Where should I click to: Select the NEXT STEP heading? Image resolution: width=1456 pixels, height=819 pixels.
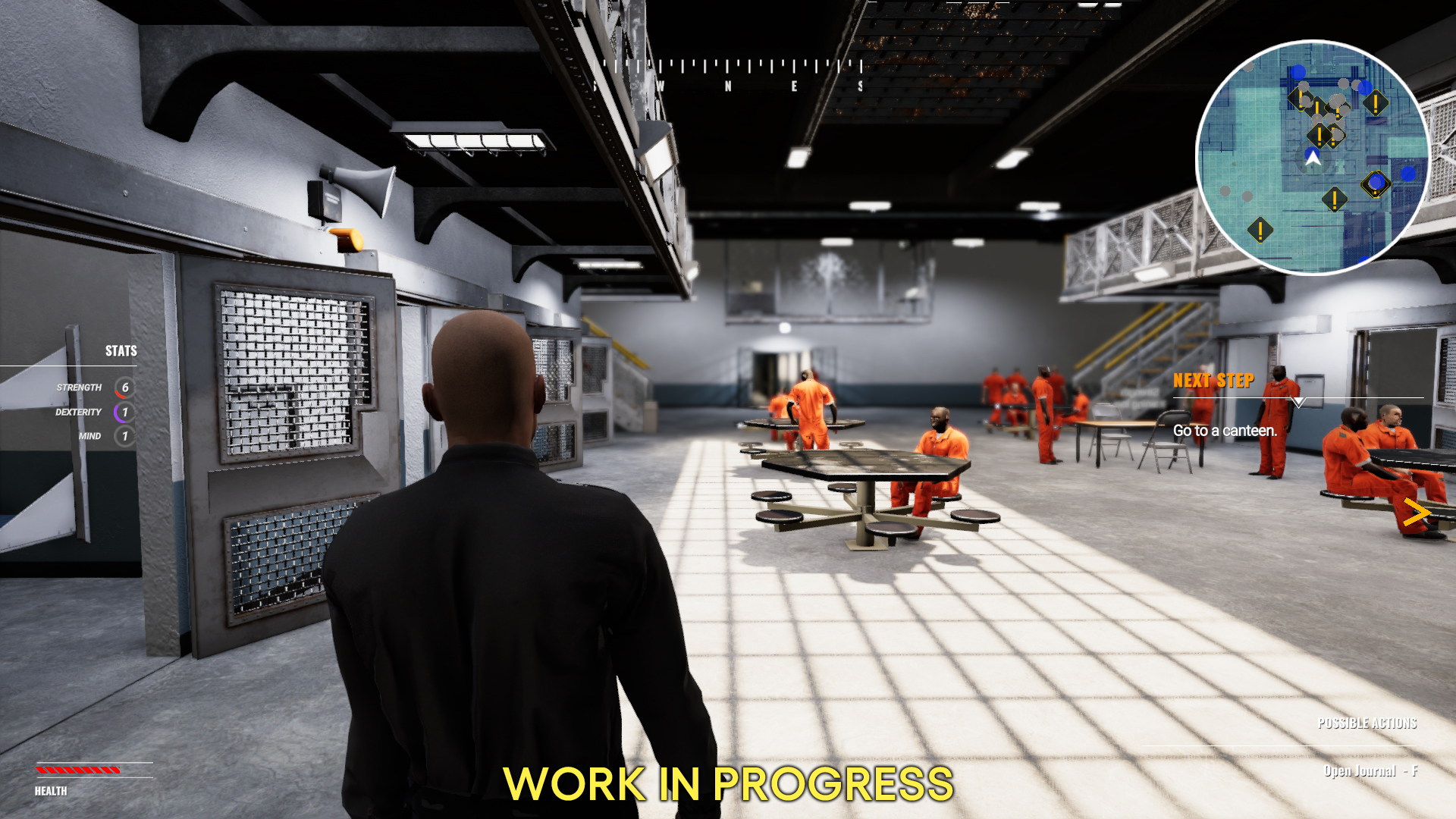(x=1214, y=380)
